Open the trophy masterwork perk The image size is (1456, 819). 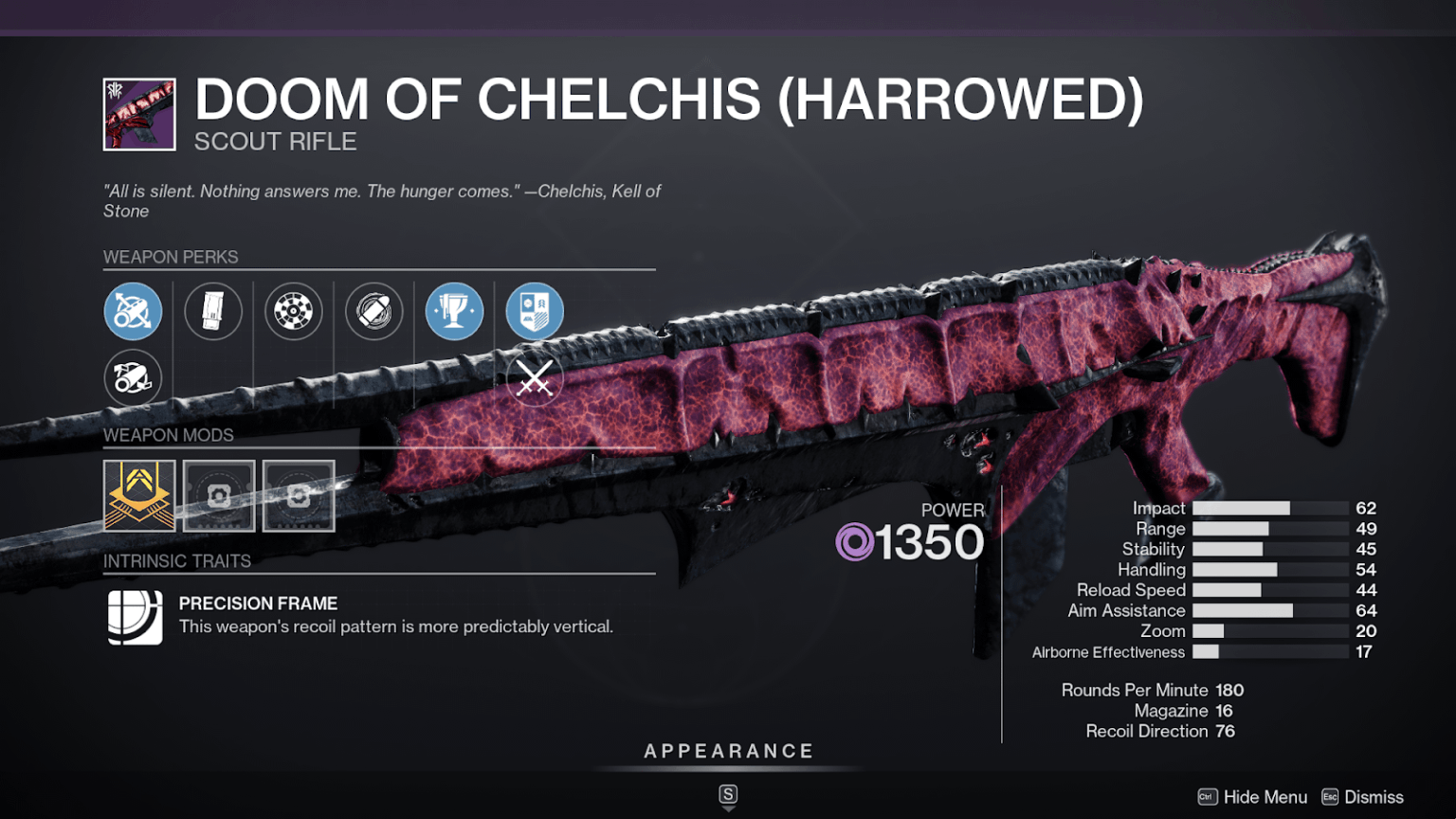[455, 311]
